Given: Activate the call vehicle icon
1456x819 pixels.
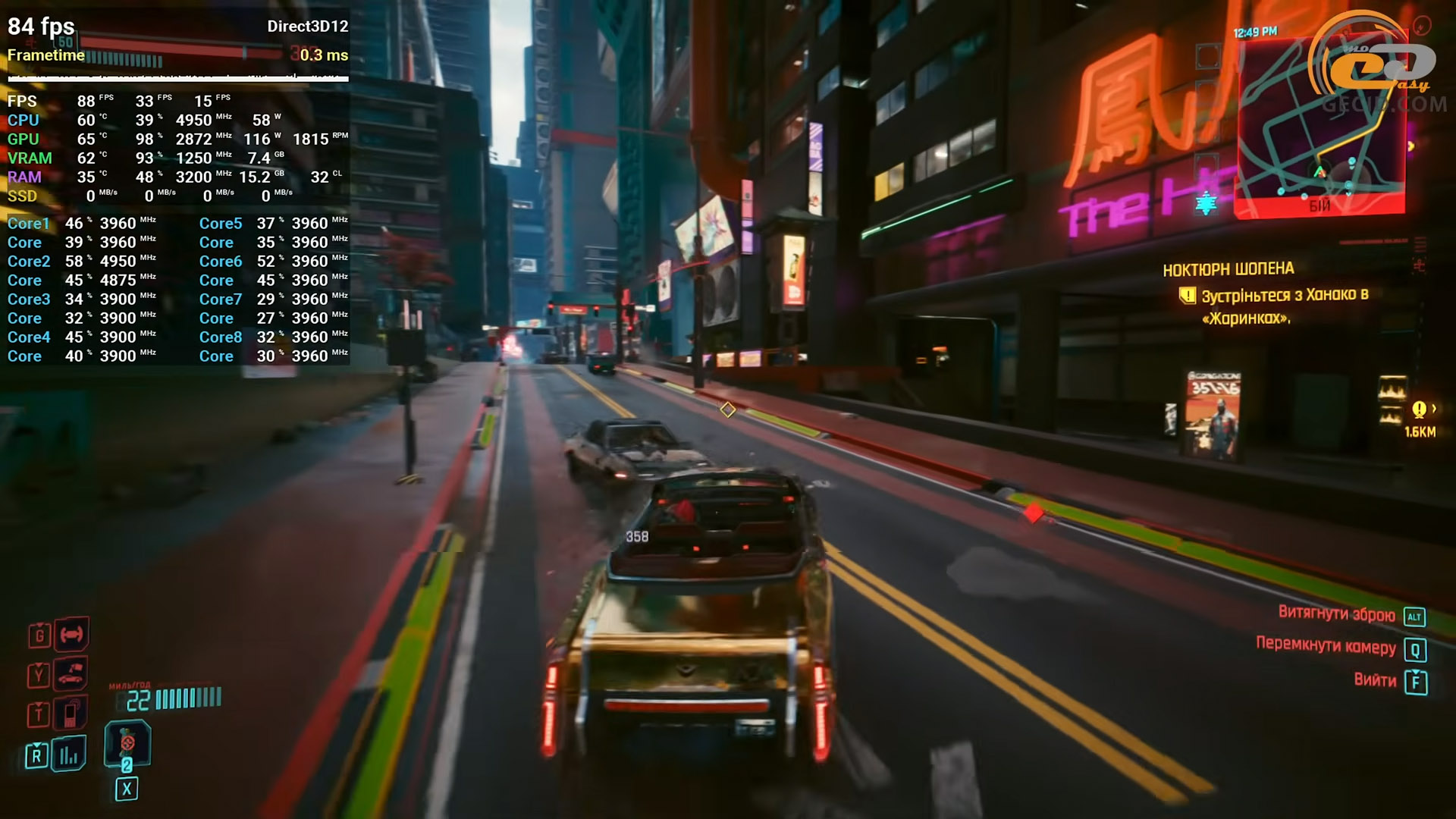Looking at the screenshot, I should click(x=71, y=673).
